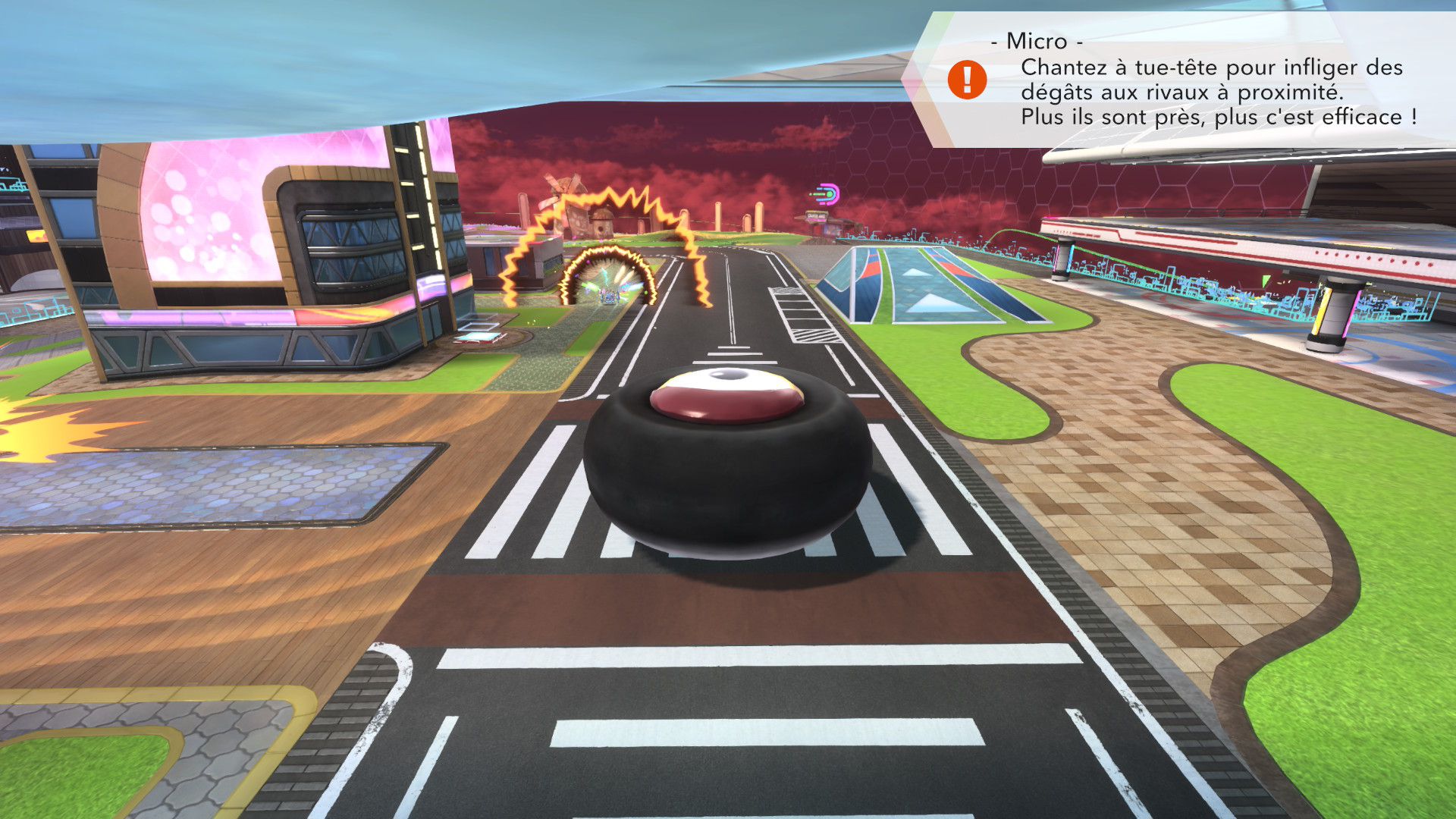Select the orange exclamation alert icon
Screen dimensions: 1456x819
coord(967,80)
